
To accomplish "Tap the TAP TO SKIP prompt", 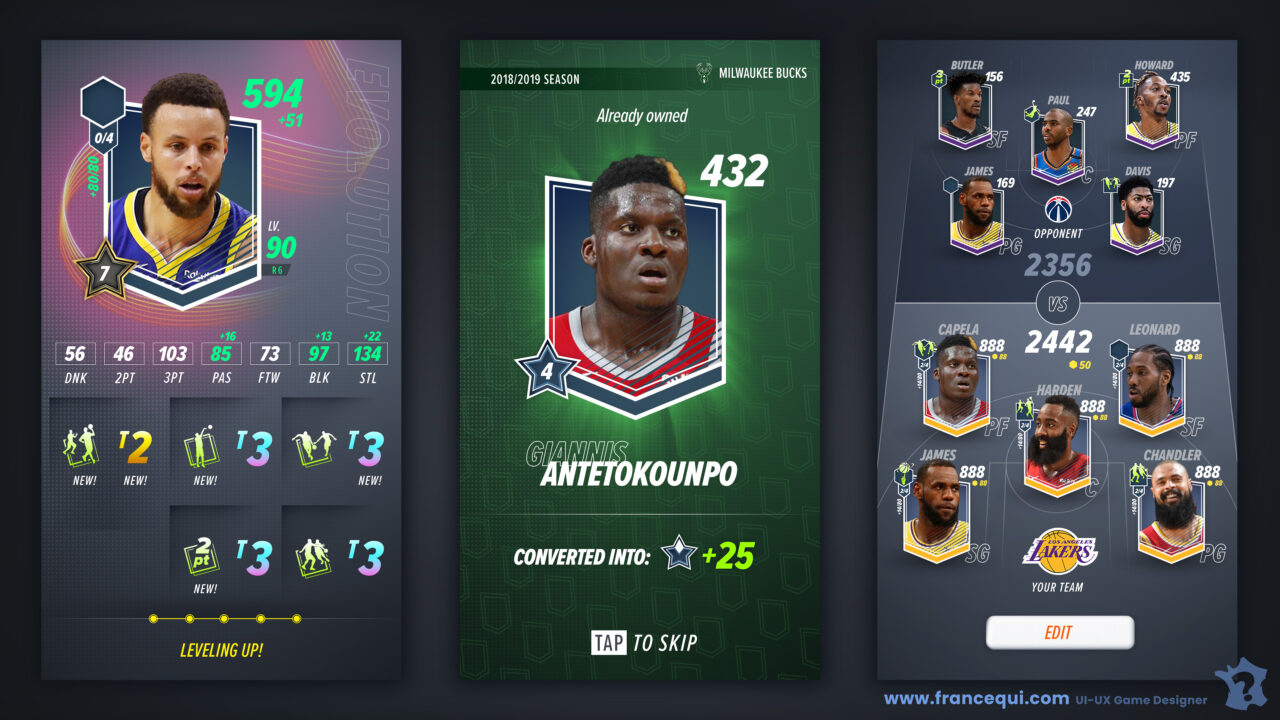I will click(x=644, y=643).
